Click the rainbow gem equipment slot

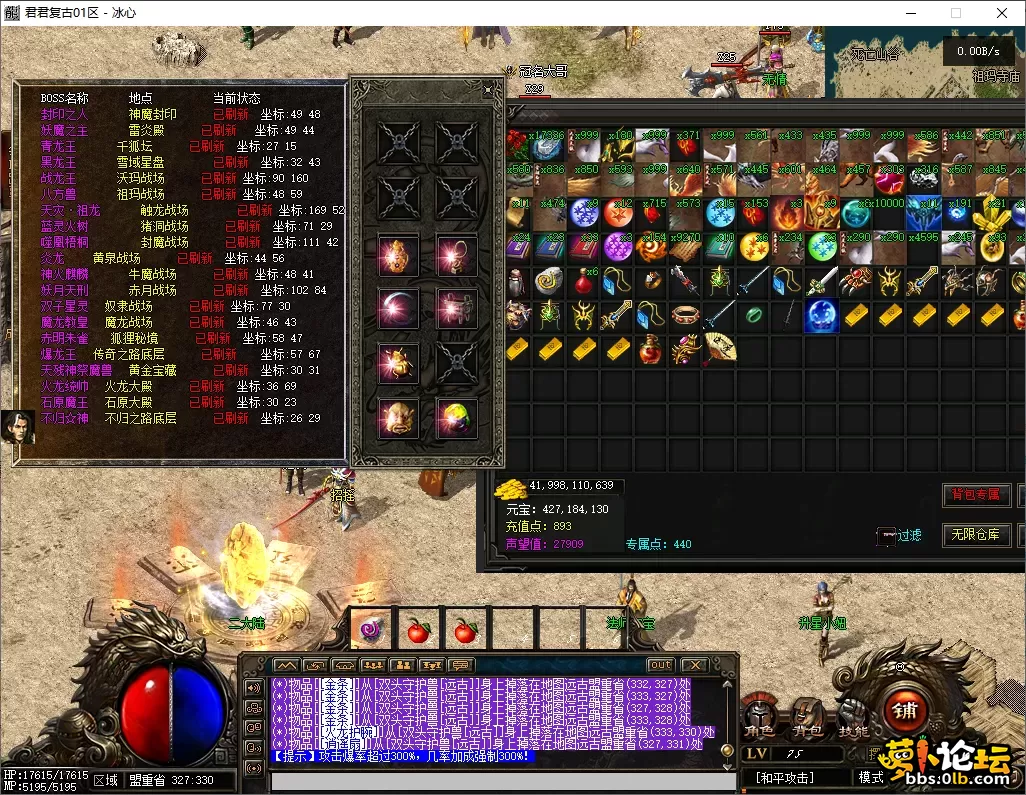(x=456, y=415)
